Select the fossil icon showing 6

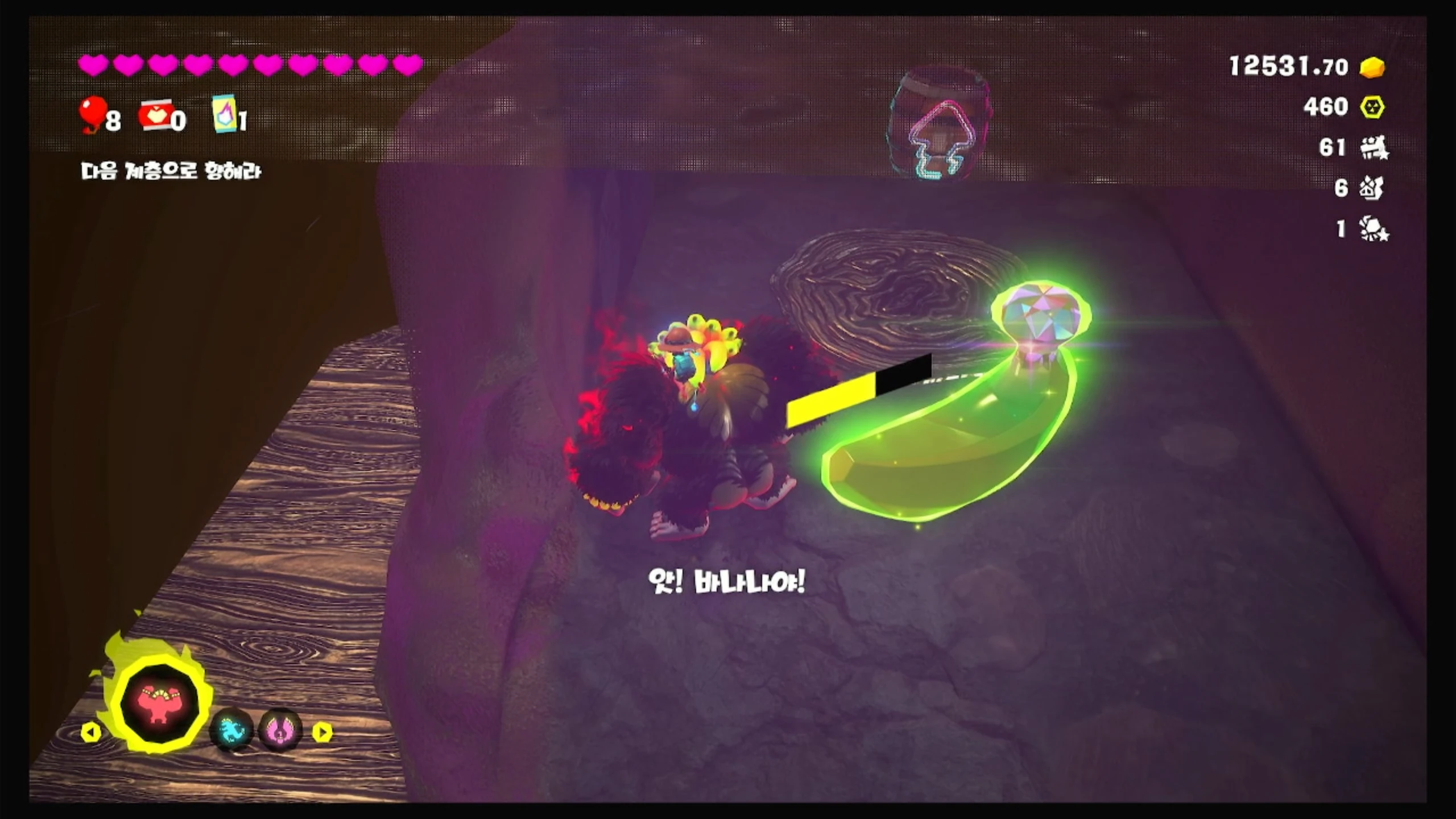pos(1371,188)
